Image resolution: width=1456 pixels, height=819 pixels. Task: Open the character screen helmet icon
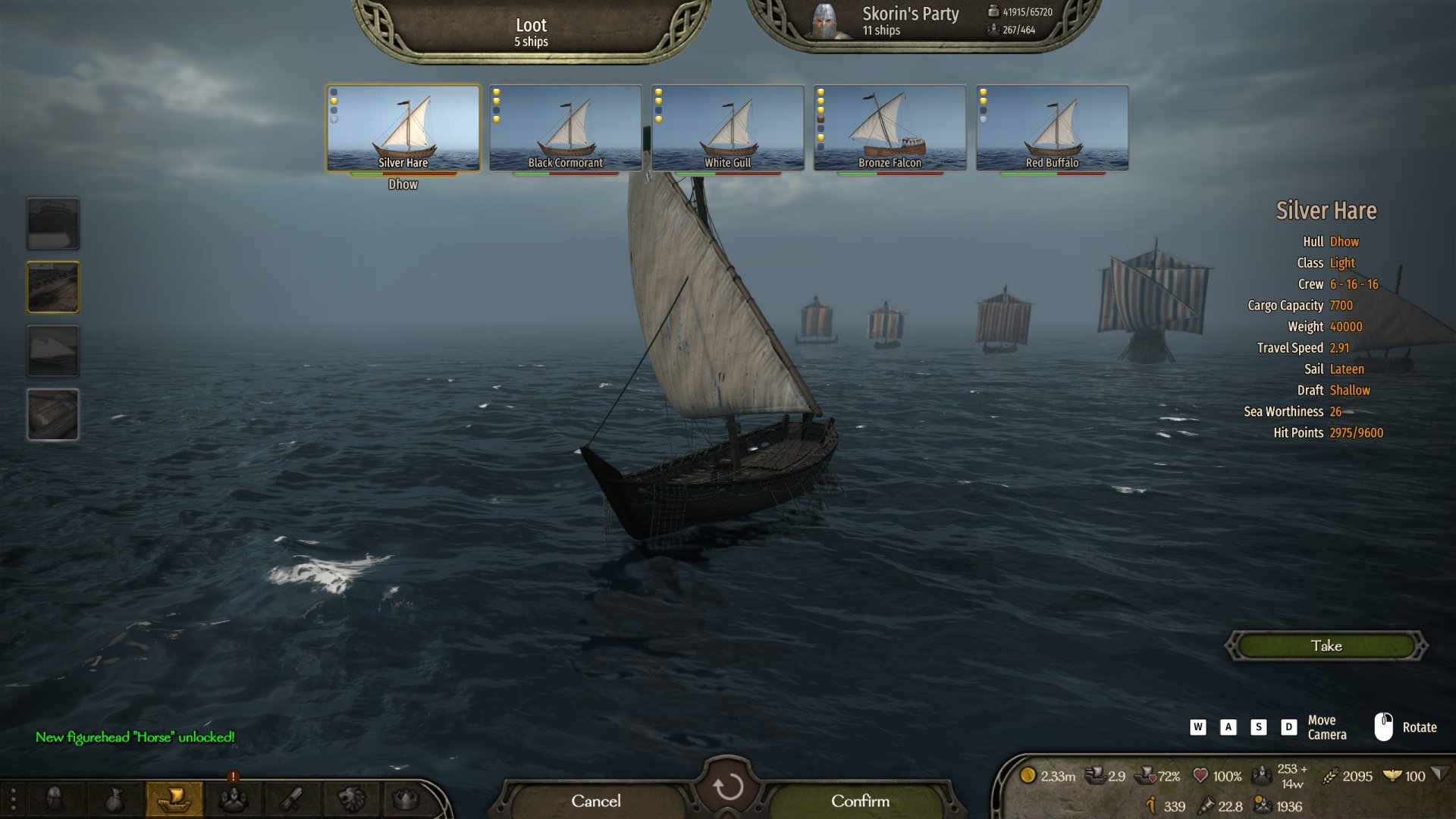click(55, 799)
